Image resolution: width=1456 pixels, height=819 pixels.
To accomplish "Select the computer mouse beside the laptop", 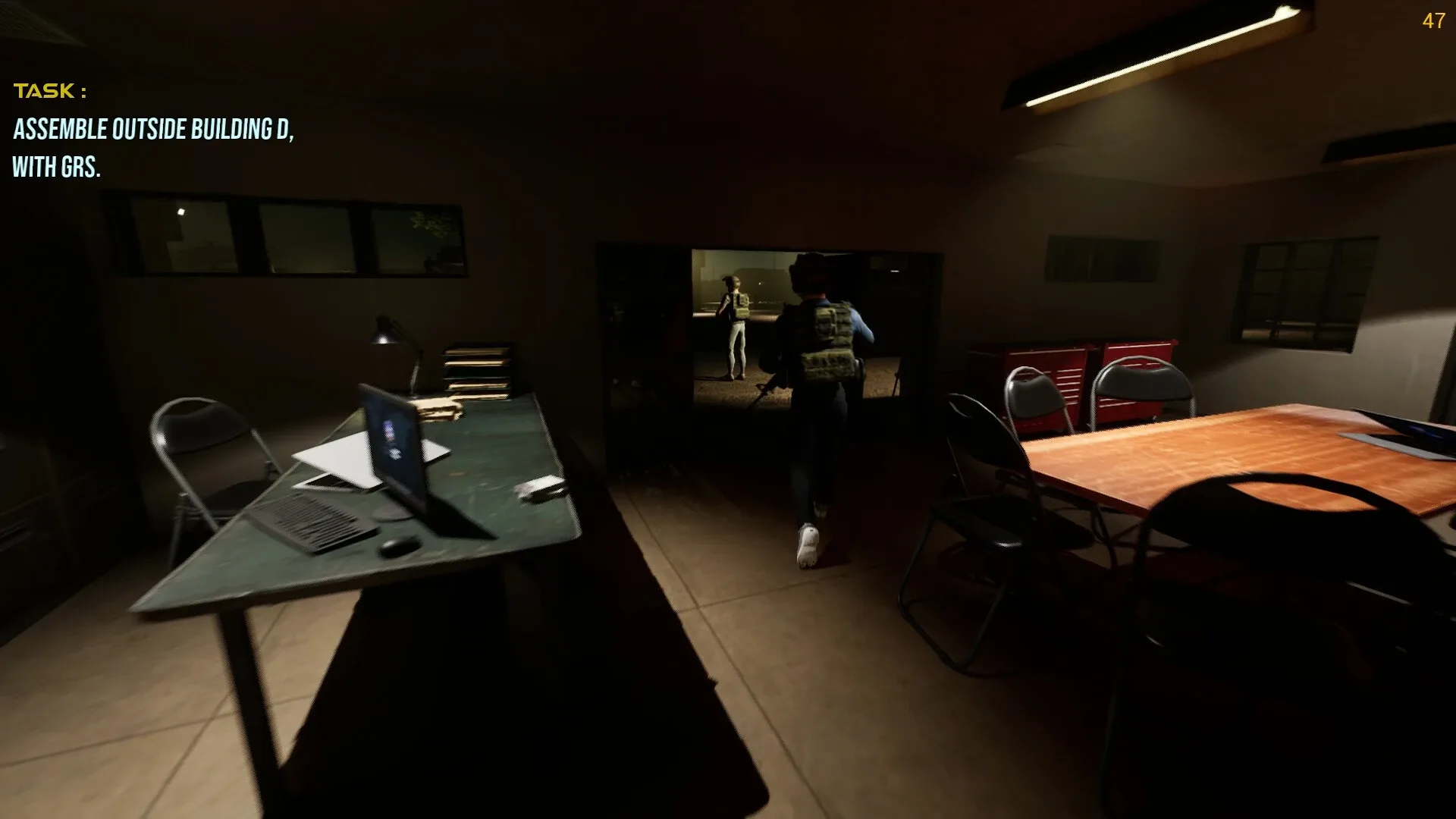I will click(x=400, y=544).
